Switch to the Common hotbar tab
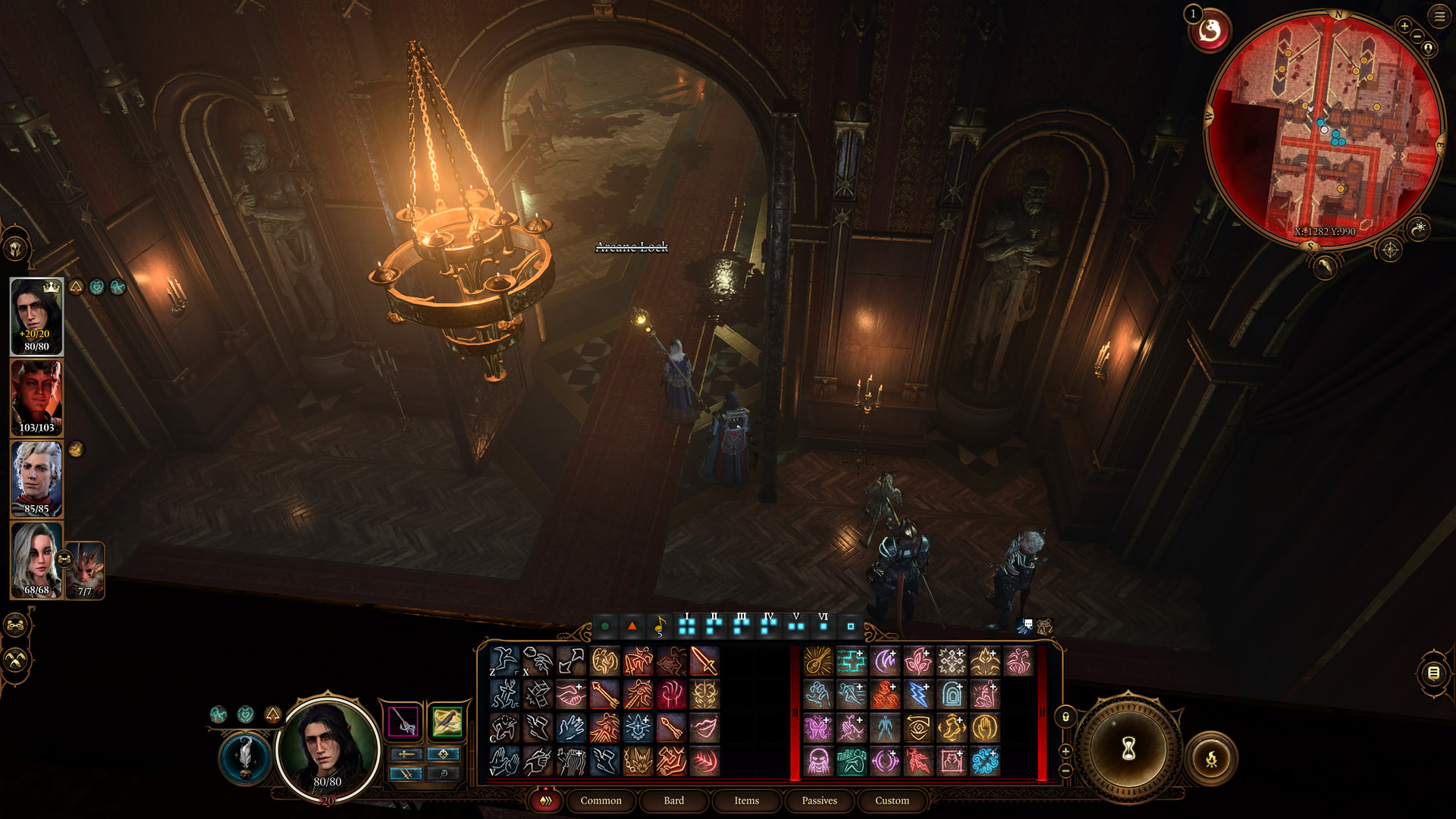1456x819 pixels. [x=601, y=801]
